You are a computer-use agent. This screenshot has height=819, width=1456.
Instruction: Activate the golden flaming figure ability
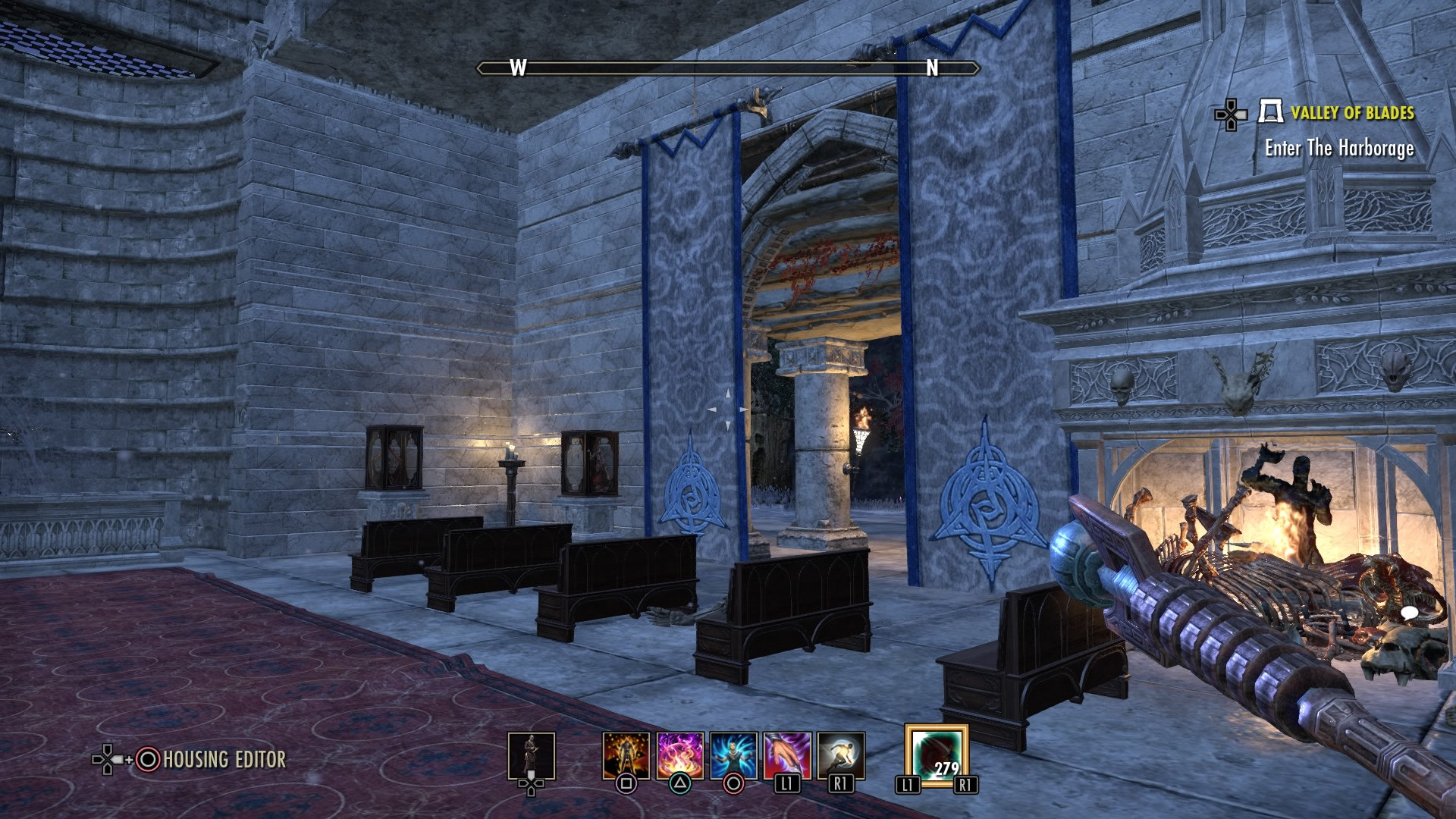[626, 755]
